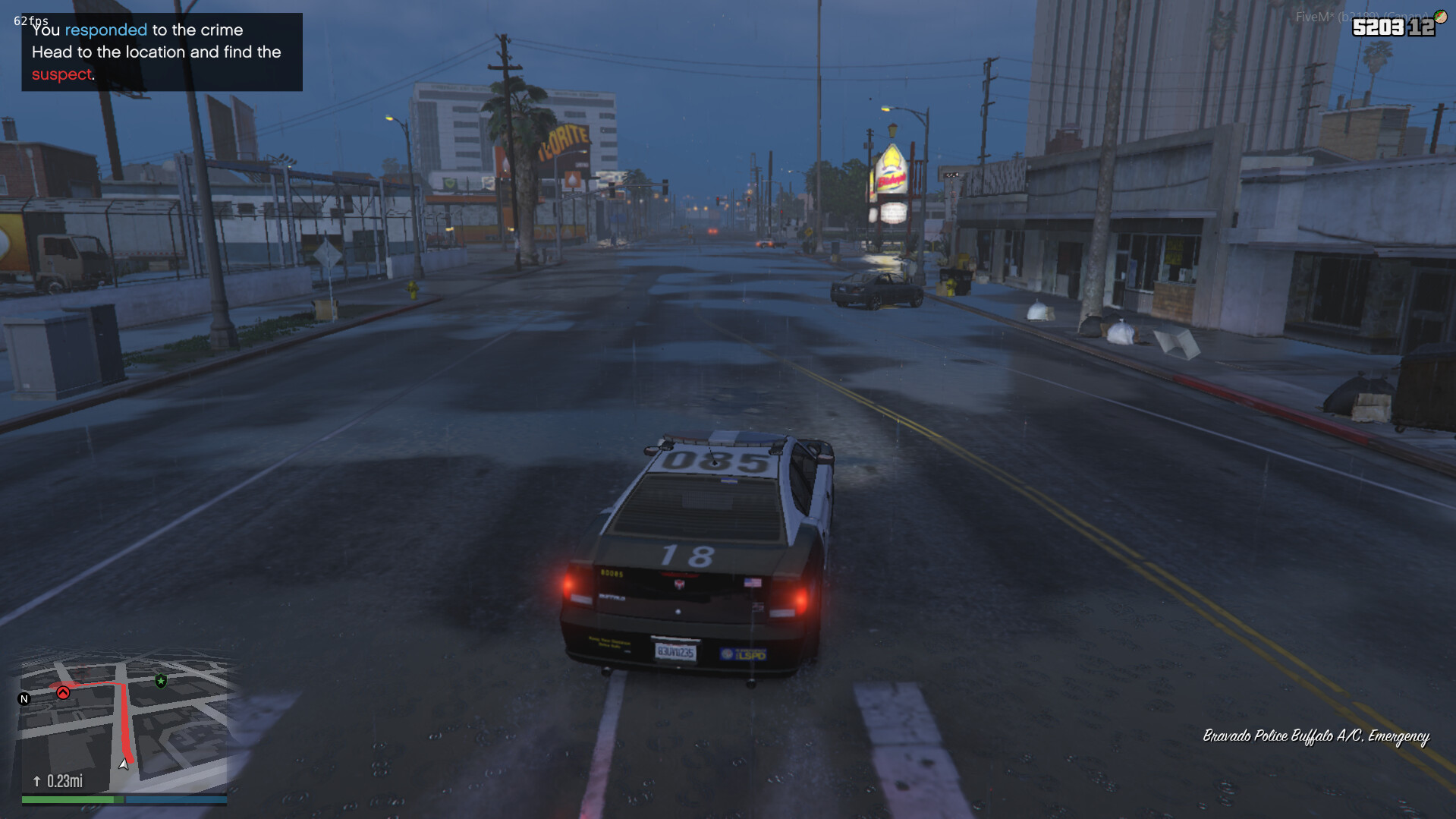The width and height of the screenshot is (1456, 819).
Task: Click the black N compass circle on the minimap
Action: click(x=25, y=697)
